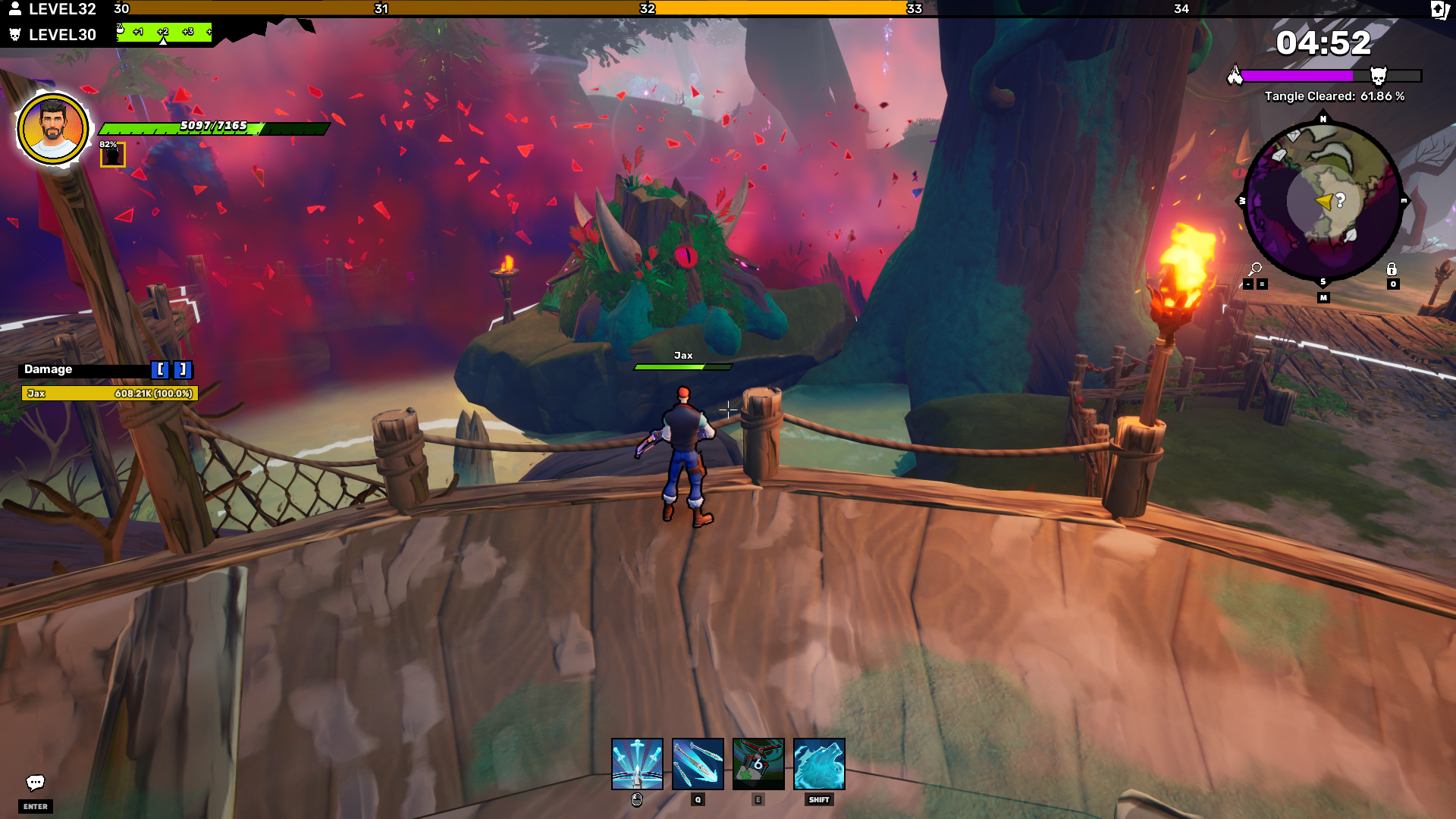Image resolution: width=1456 pixels, height=819 pixels.
Task: Click Jax's character portrait
Action: (x=53, y=129)
